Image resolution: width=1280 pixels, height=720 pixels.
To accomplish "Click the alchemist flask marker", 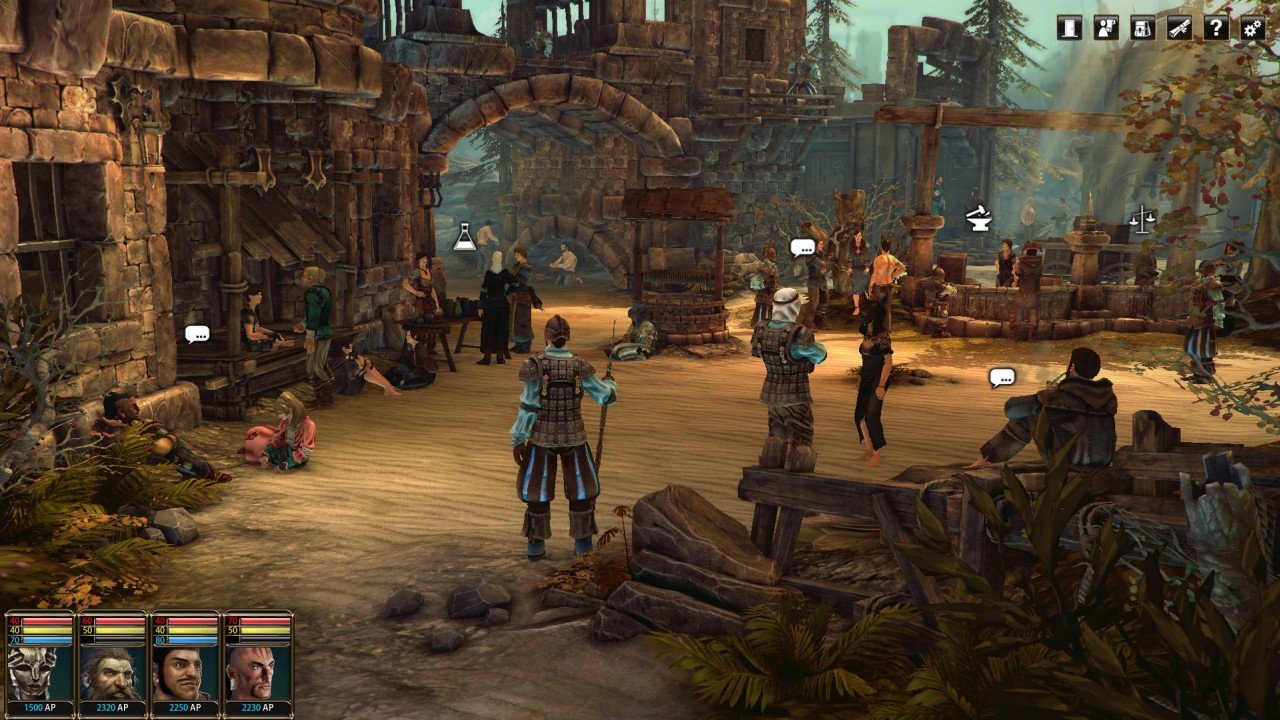I will click(465, 237).
